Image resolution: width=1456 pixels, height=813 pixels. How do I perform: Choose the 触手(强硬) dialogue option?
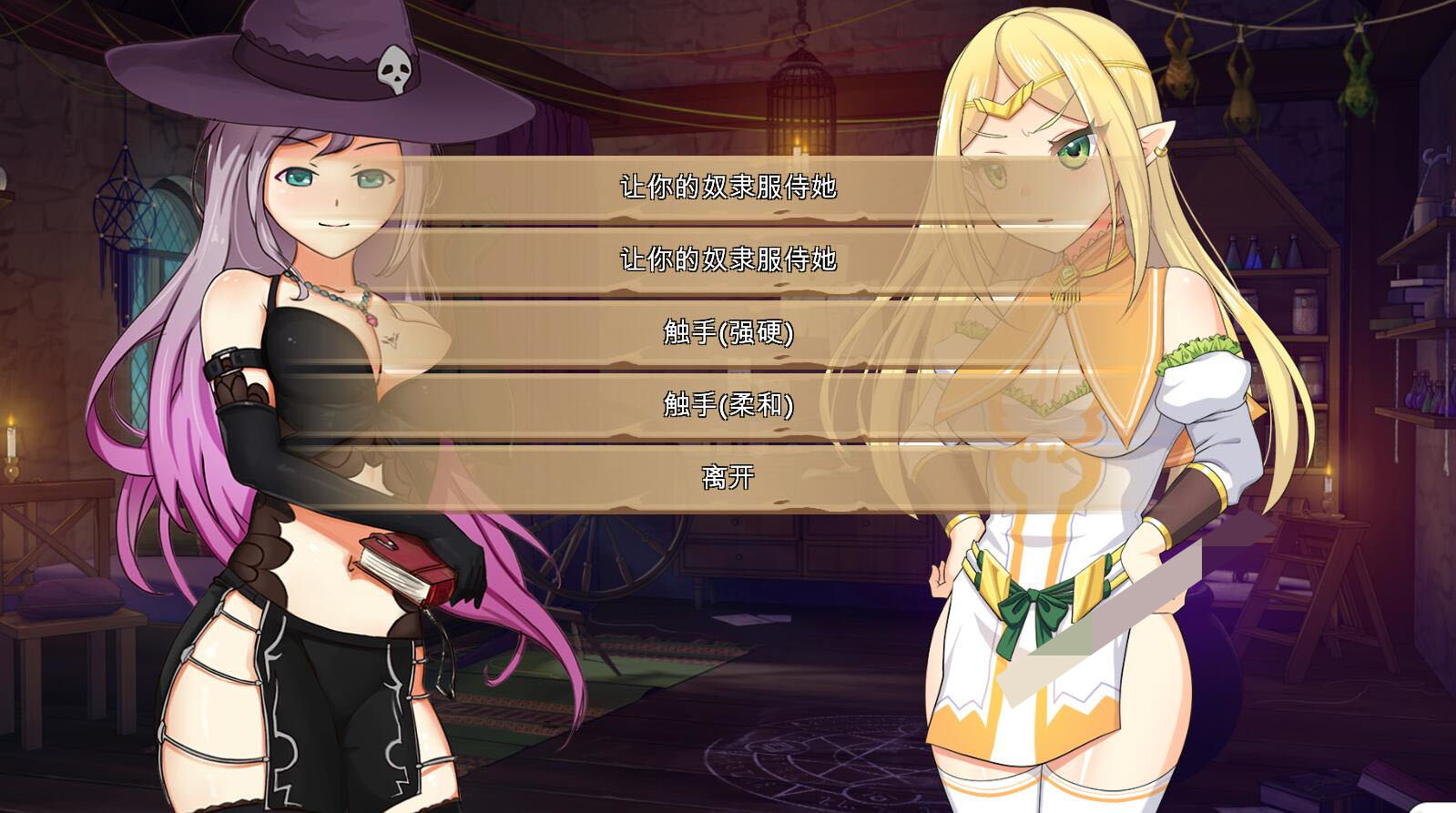[x=728, y=332]
